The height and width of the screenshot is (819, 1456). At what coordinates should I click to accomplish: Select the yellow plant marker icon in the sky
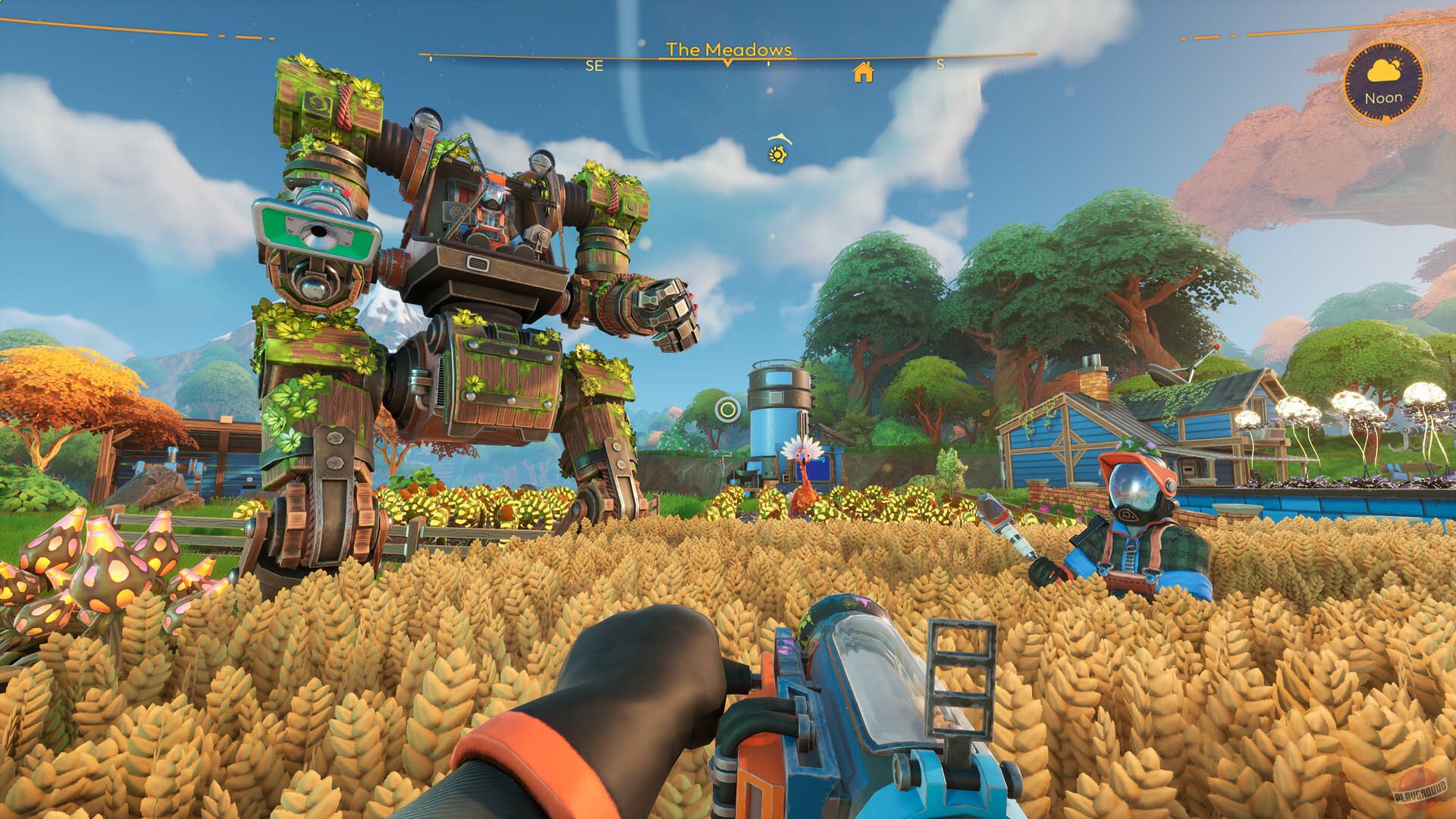click(x=777, y=155)
